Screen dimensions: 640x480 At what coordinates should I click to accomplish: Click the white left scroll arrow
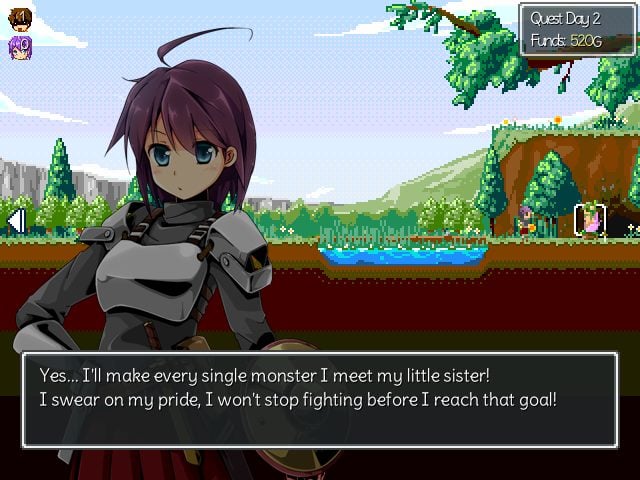tap(15, 220)
